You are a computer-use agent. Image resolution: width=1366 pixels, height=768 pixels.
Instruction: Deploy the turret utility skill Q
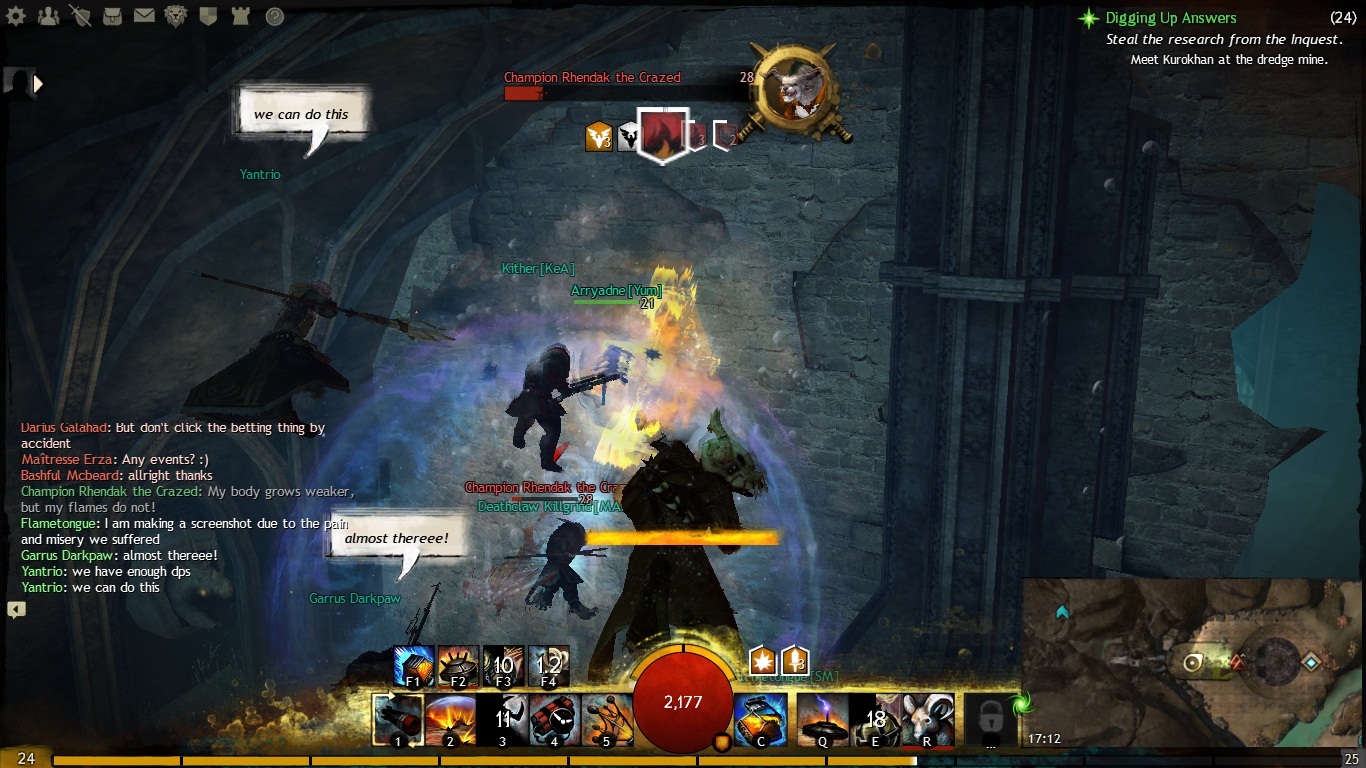822,719
